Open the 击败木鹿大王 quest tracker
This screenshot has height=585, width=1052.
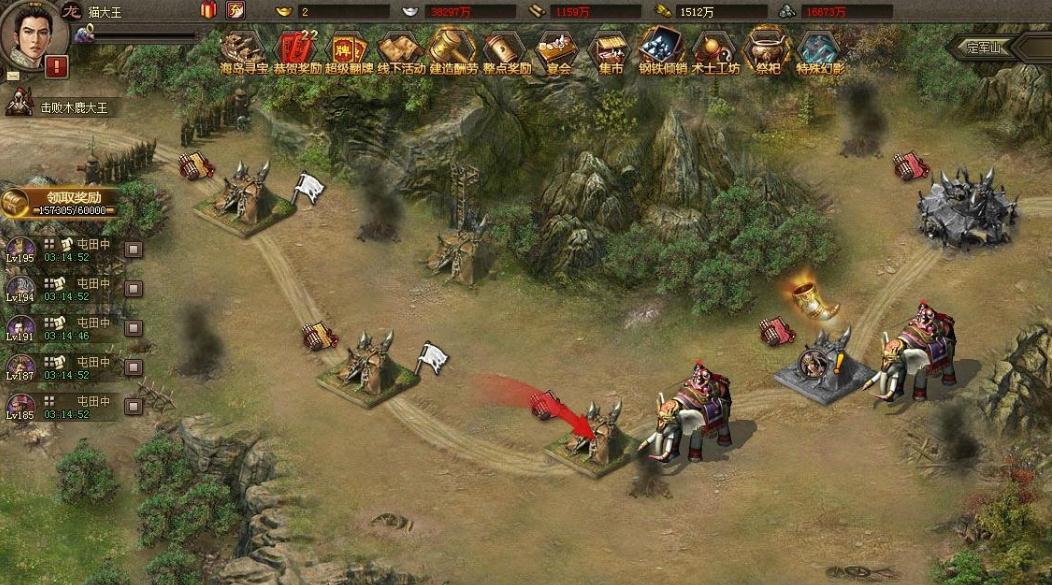(58, 107)
